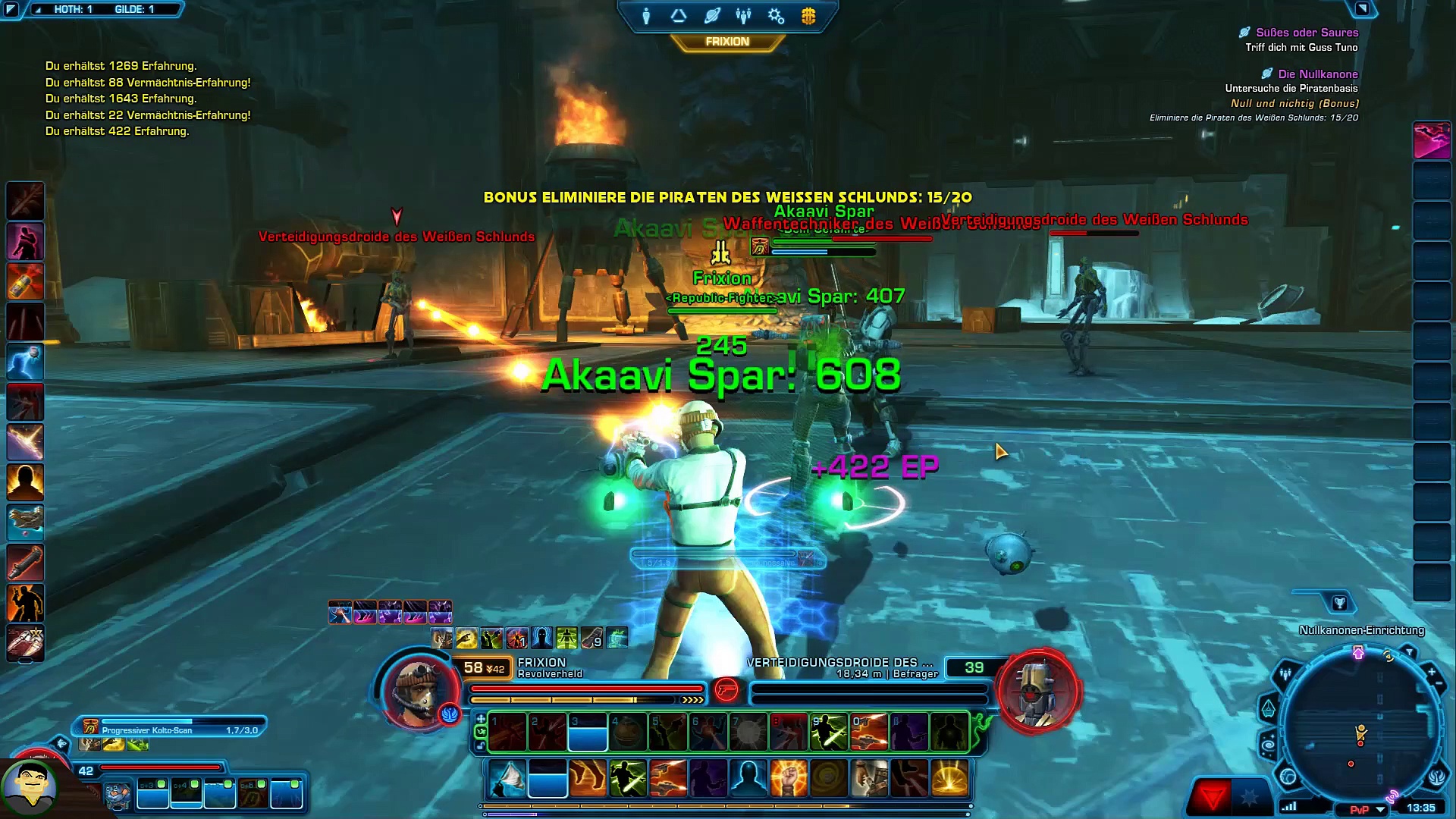Select the Die Nullkanone quest tracker entry
1456x819 pixels.
point(1317,74)
